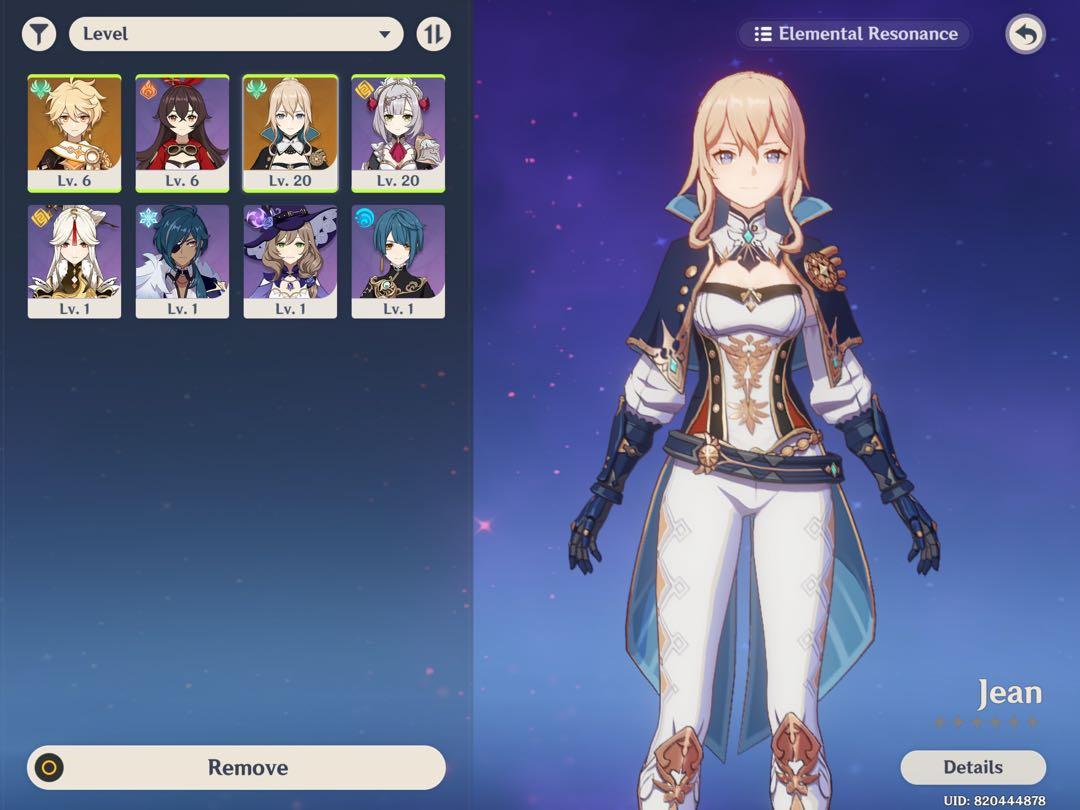Open the character filter funnel icon
Viewport: 1080px width, 810px height.
pos(39,34)
